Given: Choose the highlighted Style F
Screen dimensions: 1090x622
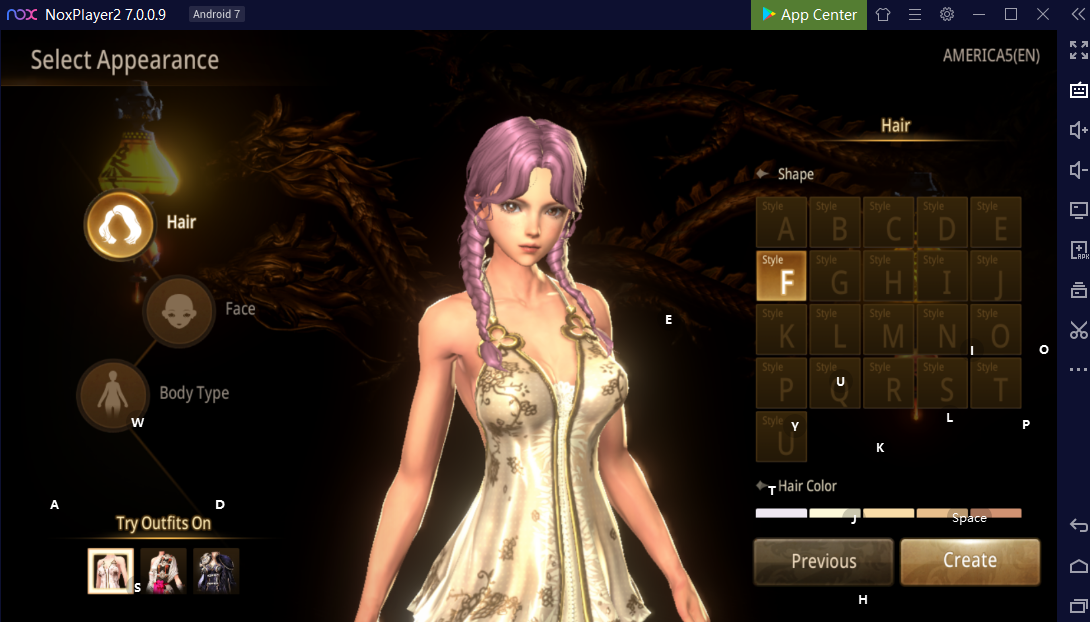Looking at the screenshot, I should pos(781,276).
